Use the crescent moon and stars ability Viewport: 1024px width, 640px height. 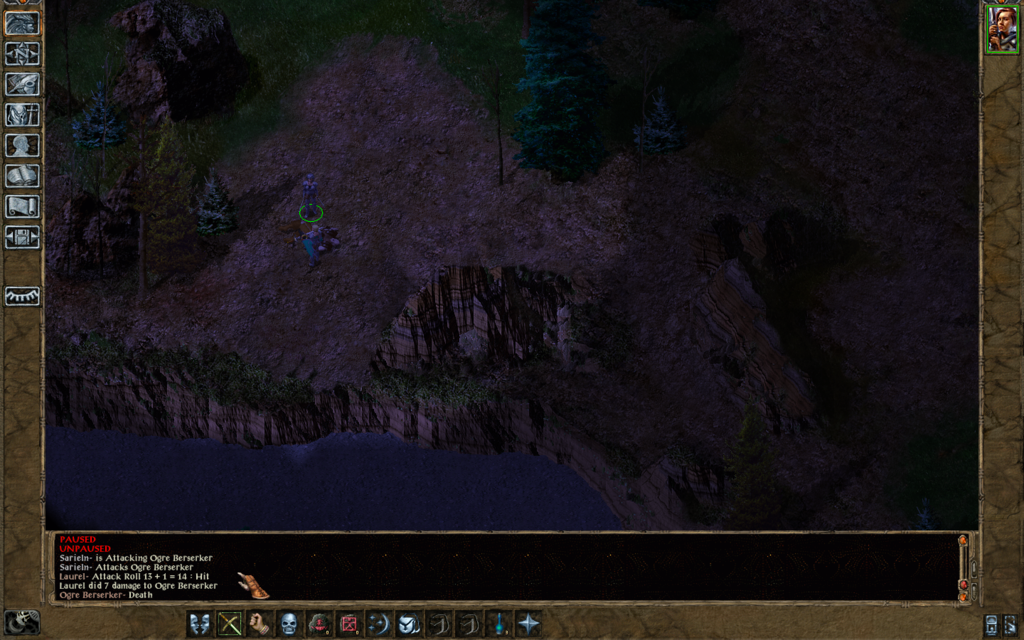(378, 624)
